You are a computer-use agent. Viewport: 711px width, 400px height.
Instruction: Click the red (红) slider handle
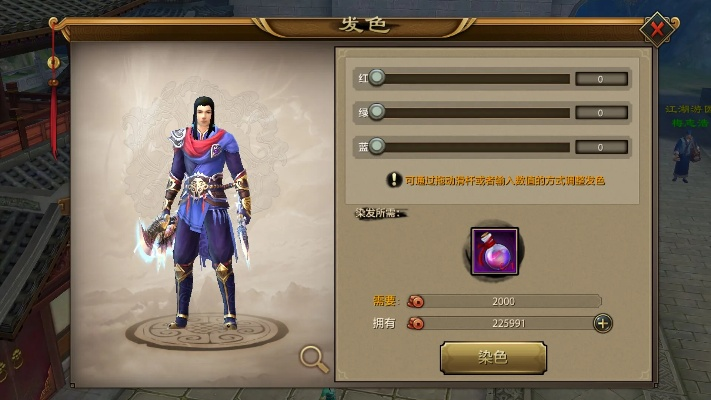point(376,78)
